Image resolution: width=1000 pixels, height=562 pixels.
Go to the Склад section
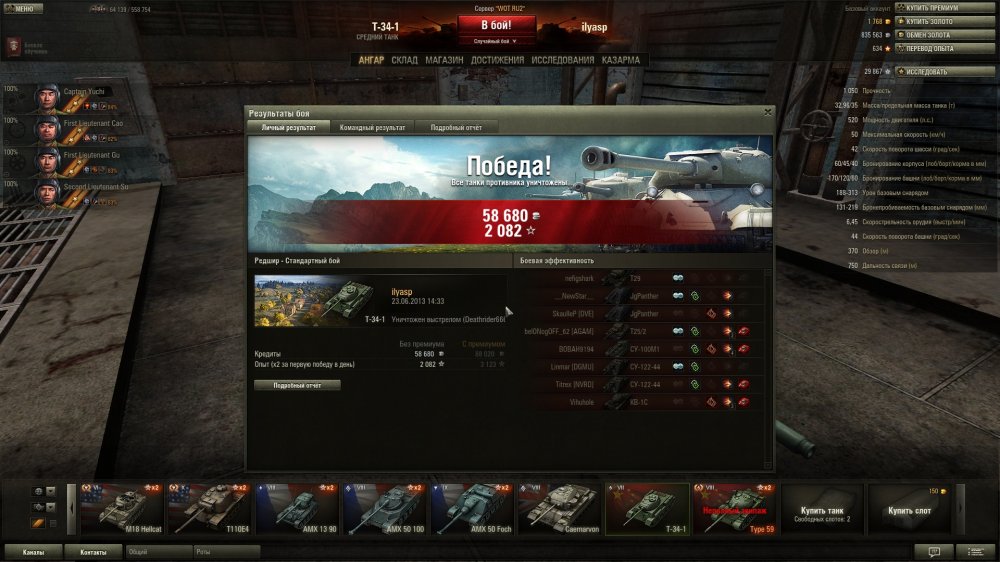404,60
